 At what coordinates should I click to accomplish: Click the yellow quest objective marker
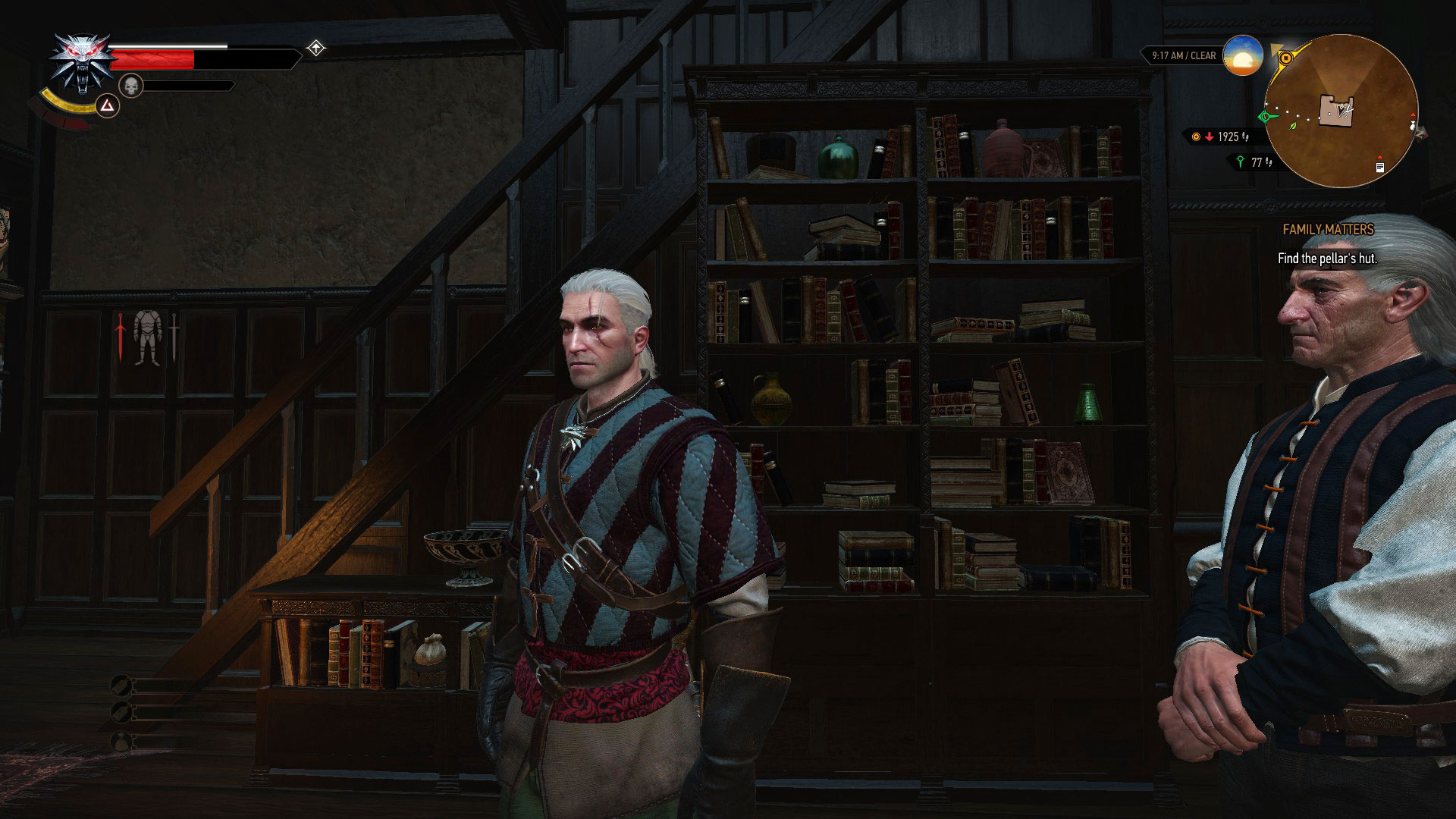[1285, 58]
